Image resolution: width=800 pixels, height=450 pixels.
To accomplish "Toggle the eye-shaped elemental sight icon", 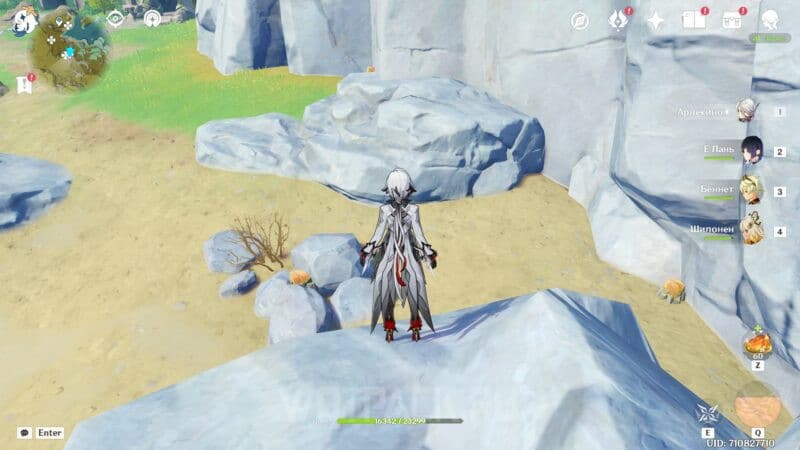I will [115, 18].
